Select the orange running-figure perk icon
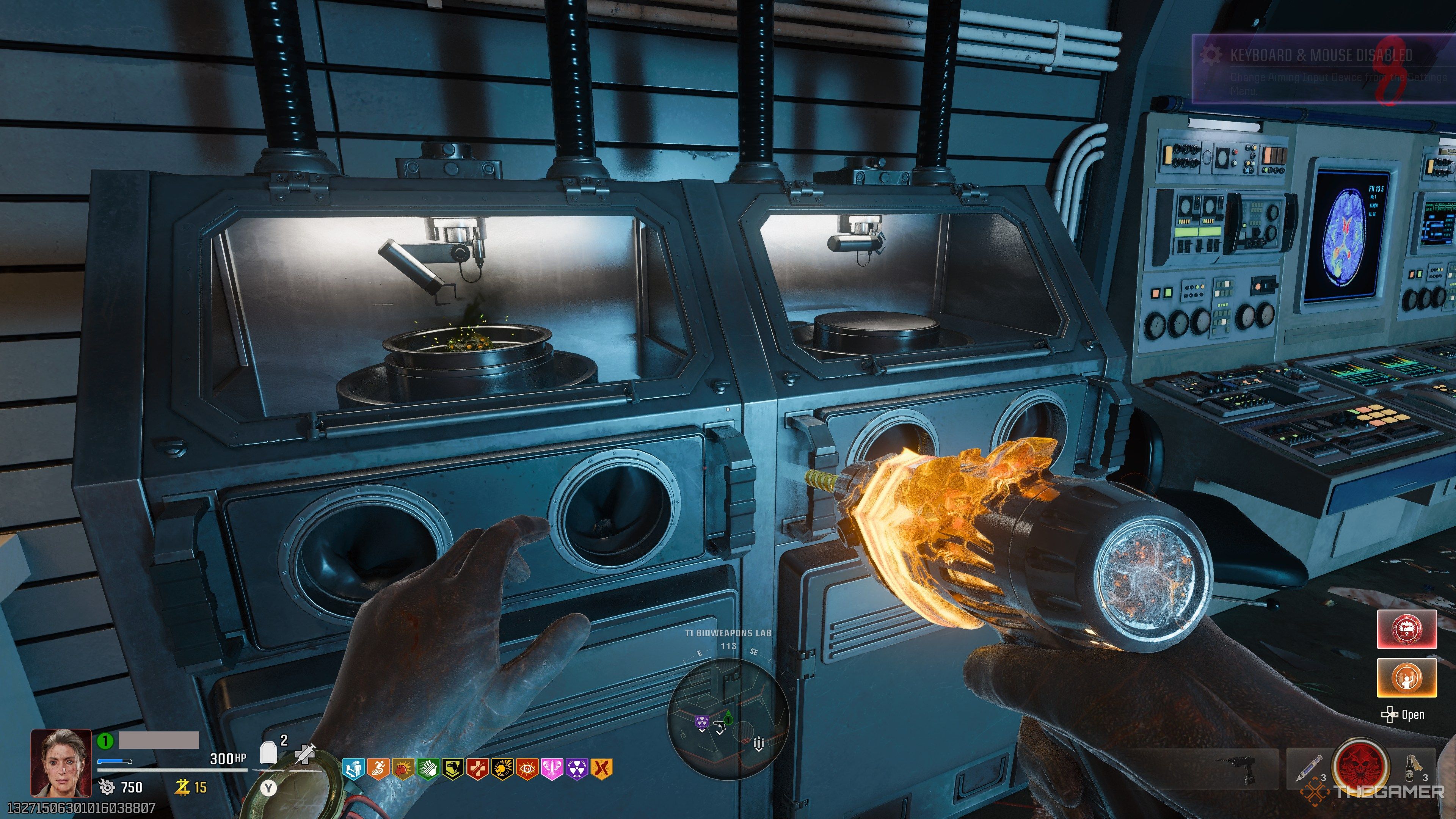1456x819 pixels. click(x=378, y=769)
